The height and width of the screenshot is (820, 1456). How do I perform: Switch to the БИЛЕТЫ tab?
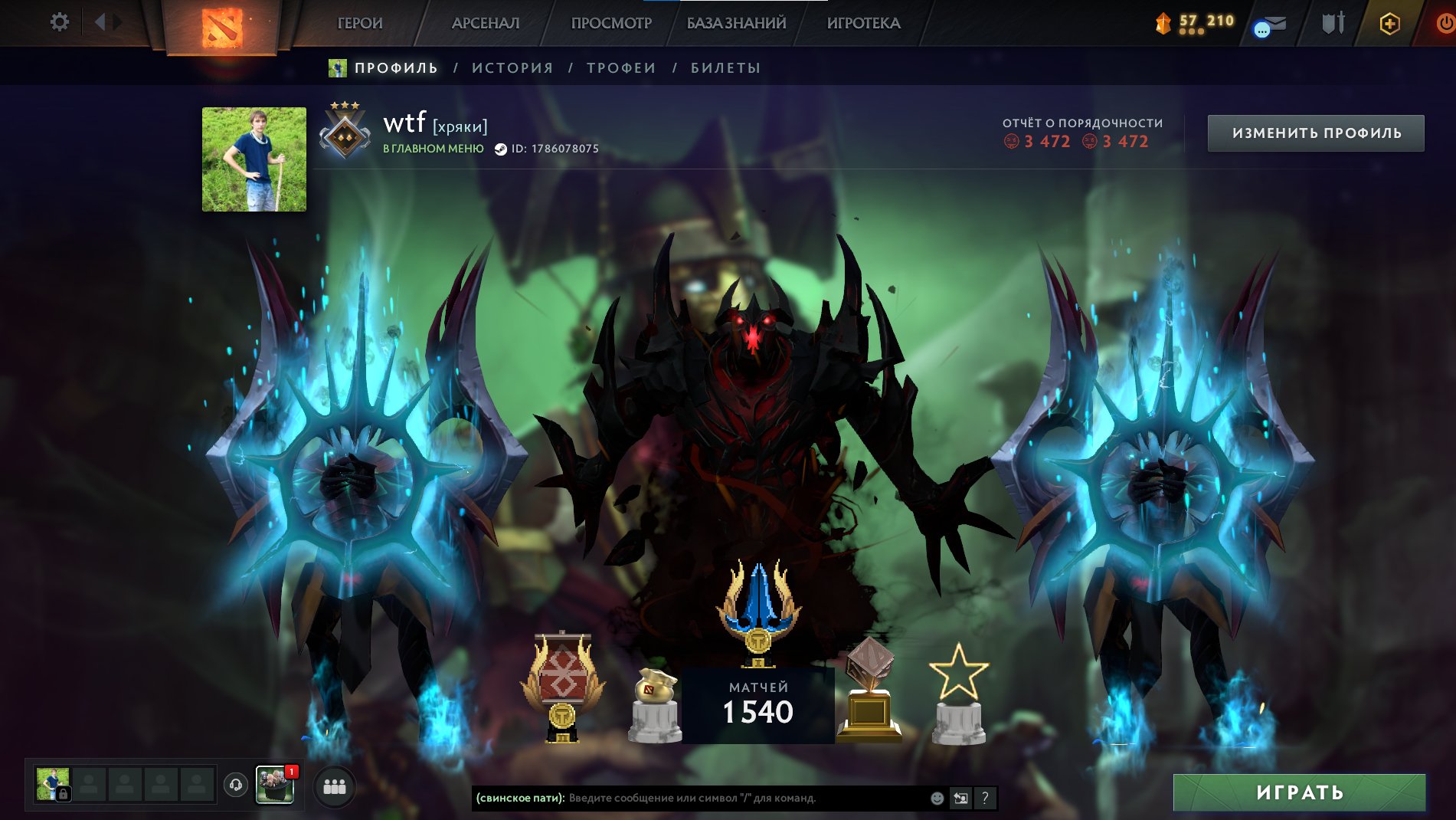coord(725,68)
